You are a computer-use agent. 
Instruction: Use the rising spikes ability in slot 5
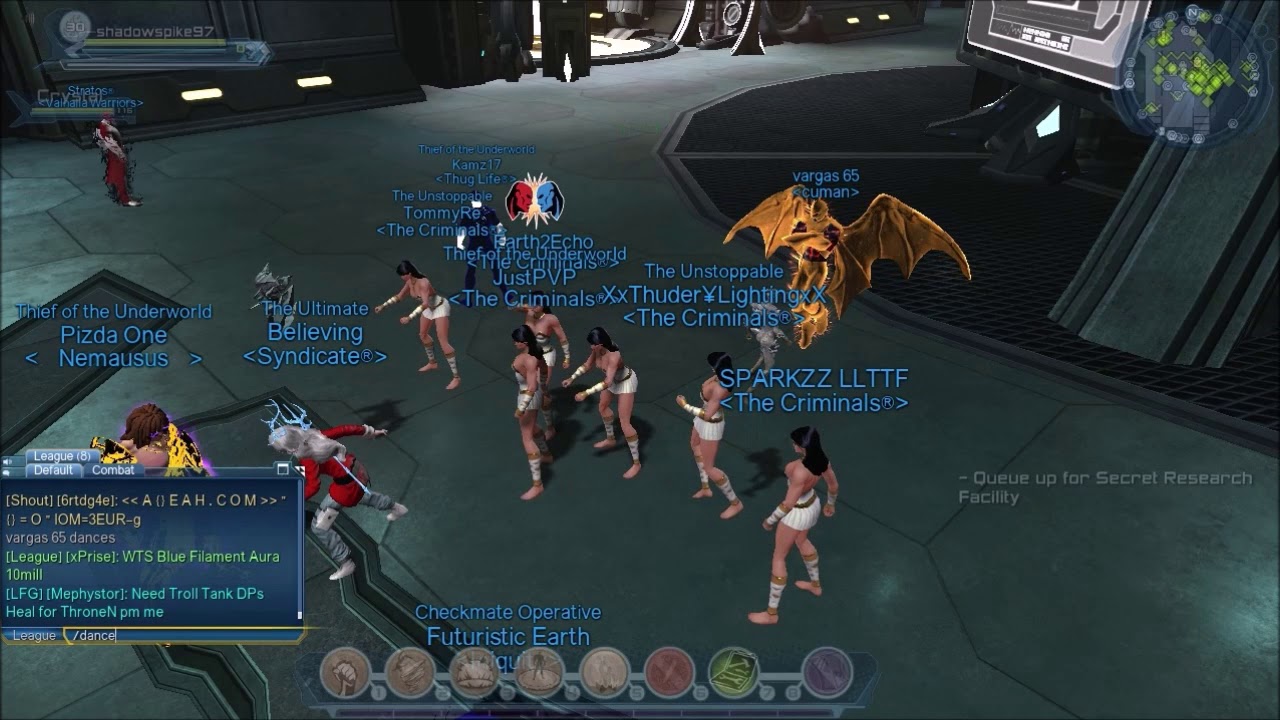[x=604, y=672]
